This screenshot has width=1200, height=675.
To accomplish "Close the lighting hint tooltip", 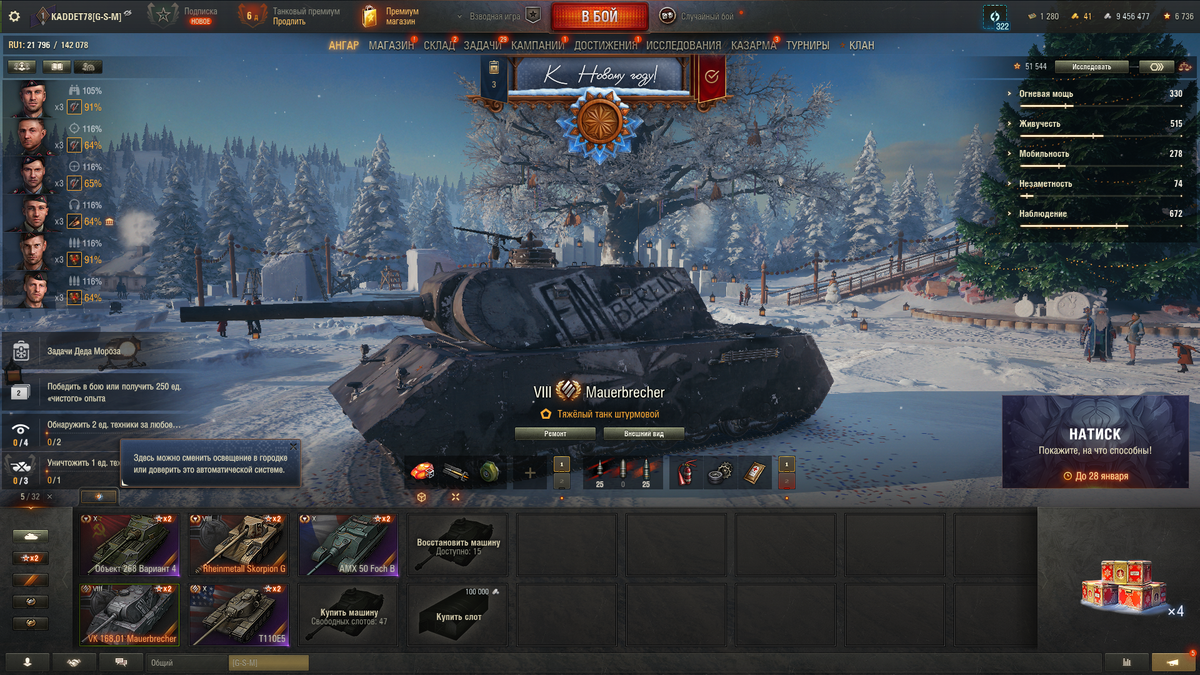I will click(292, 447).
